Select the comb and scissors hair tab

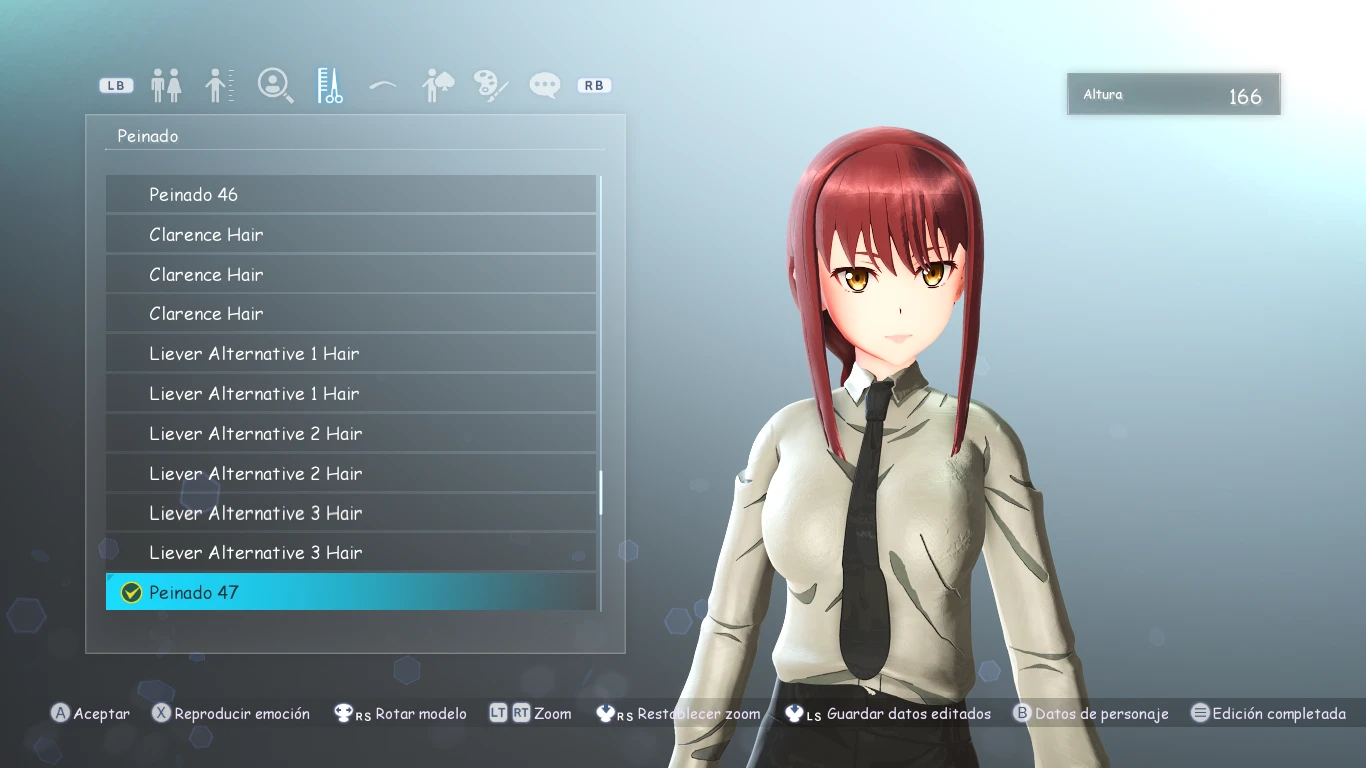click(x=330, y=86)
